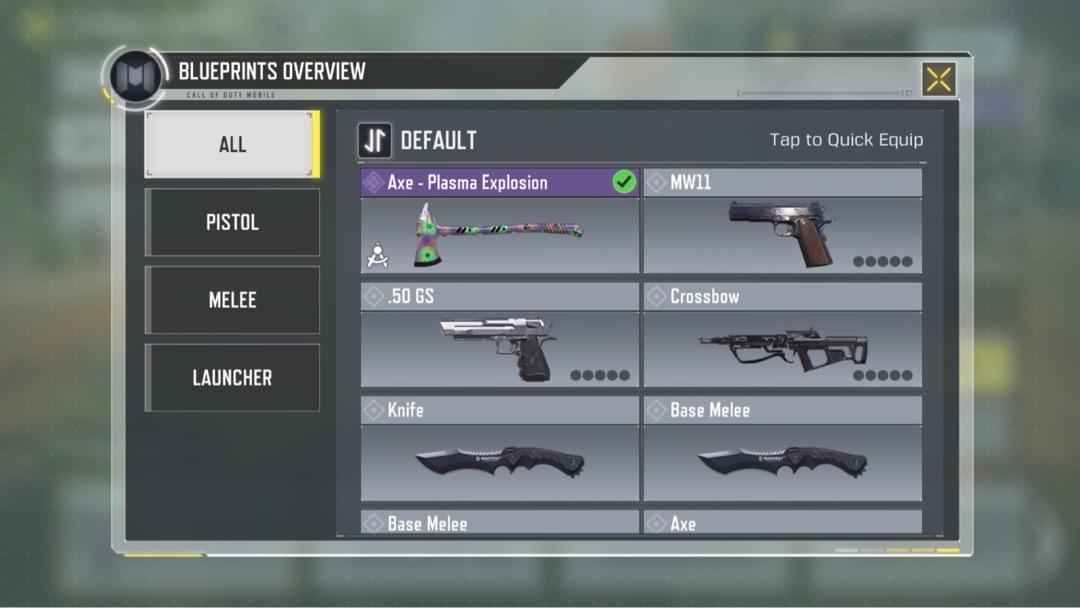
Task: Show the LAUNCHER category tab
Action: pyautogui.click(x=232, y=378)
